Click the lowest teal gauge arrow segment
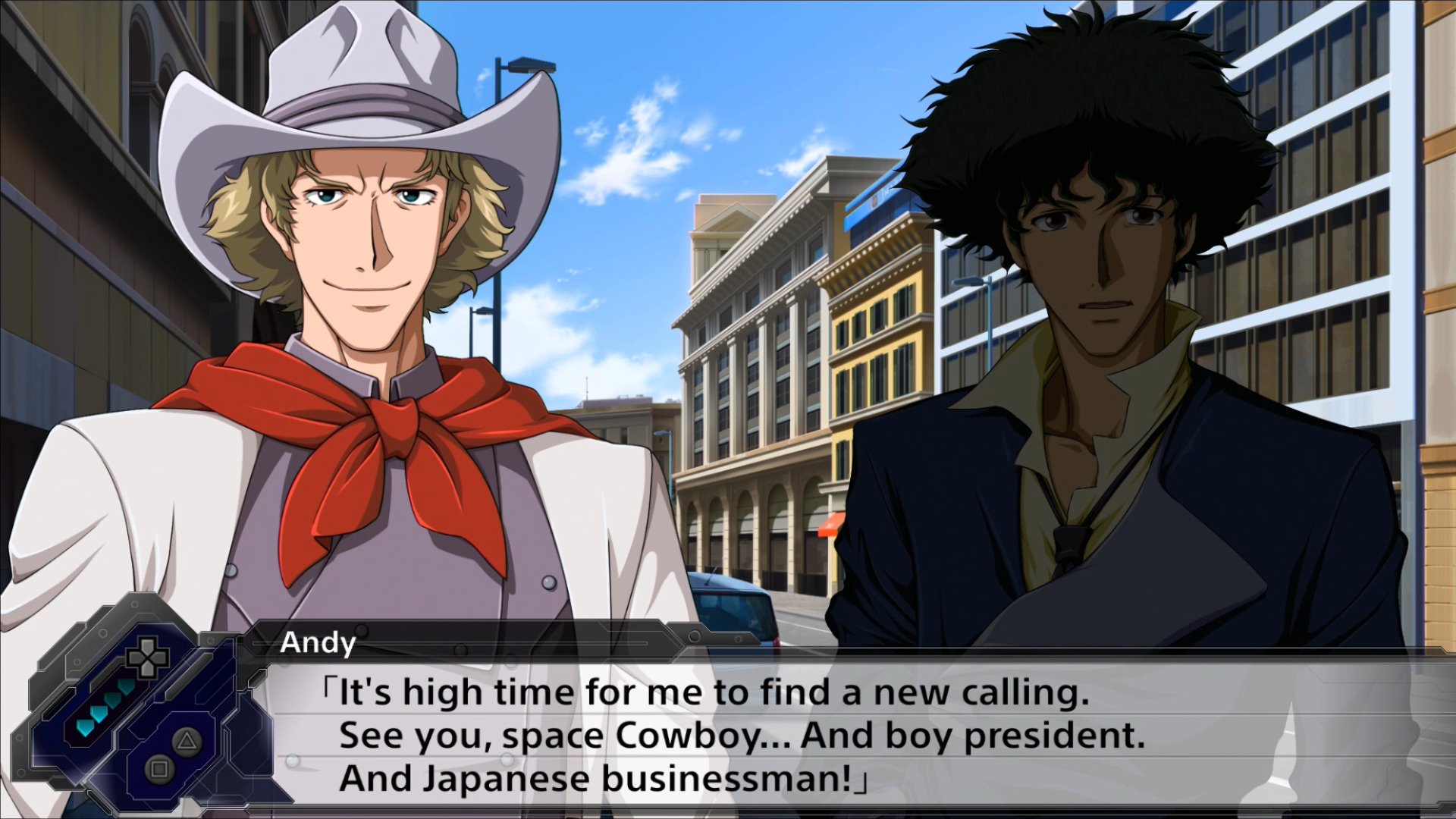Viewport: 1456px width, 819px height. (85, 729)
